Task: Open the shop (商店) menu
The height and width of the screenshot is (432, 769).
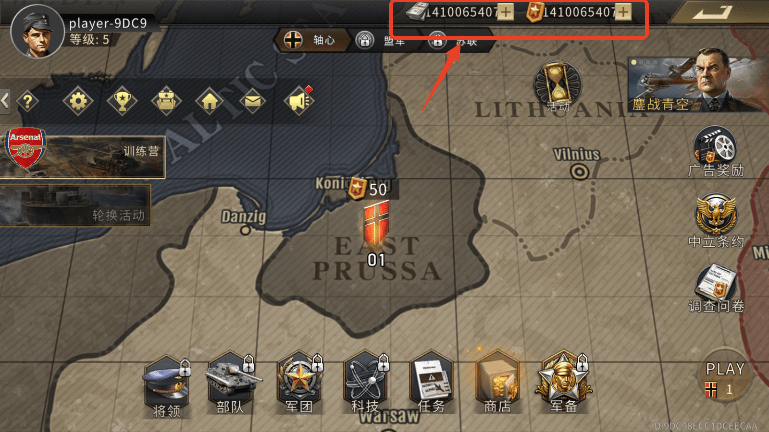Action: click(497, 383)
